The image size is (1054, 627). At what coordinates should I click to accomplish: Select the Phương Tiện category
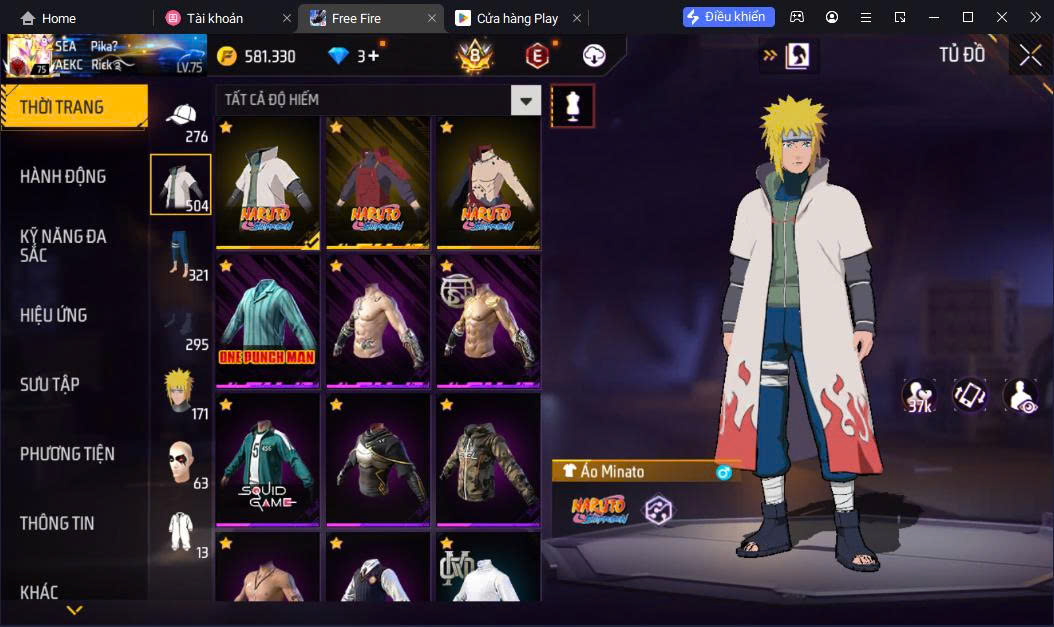[x=67, y=454]
